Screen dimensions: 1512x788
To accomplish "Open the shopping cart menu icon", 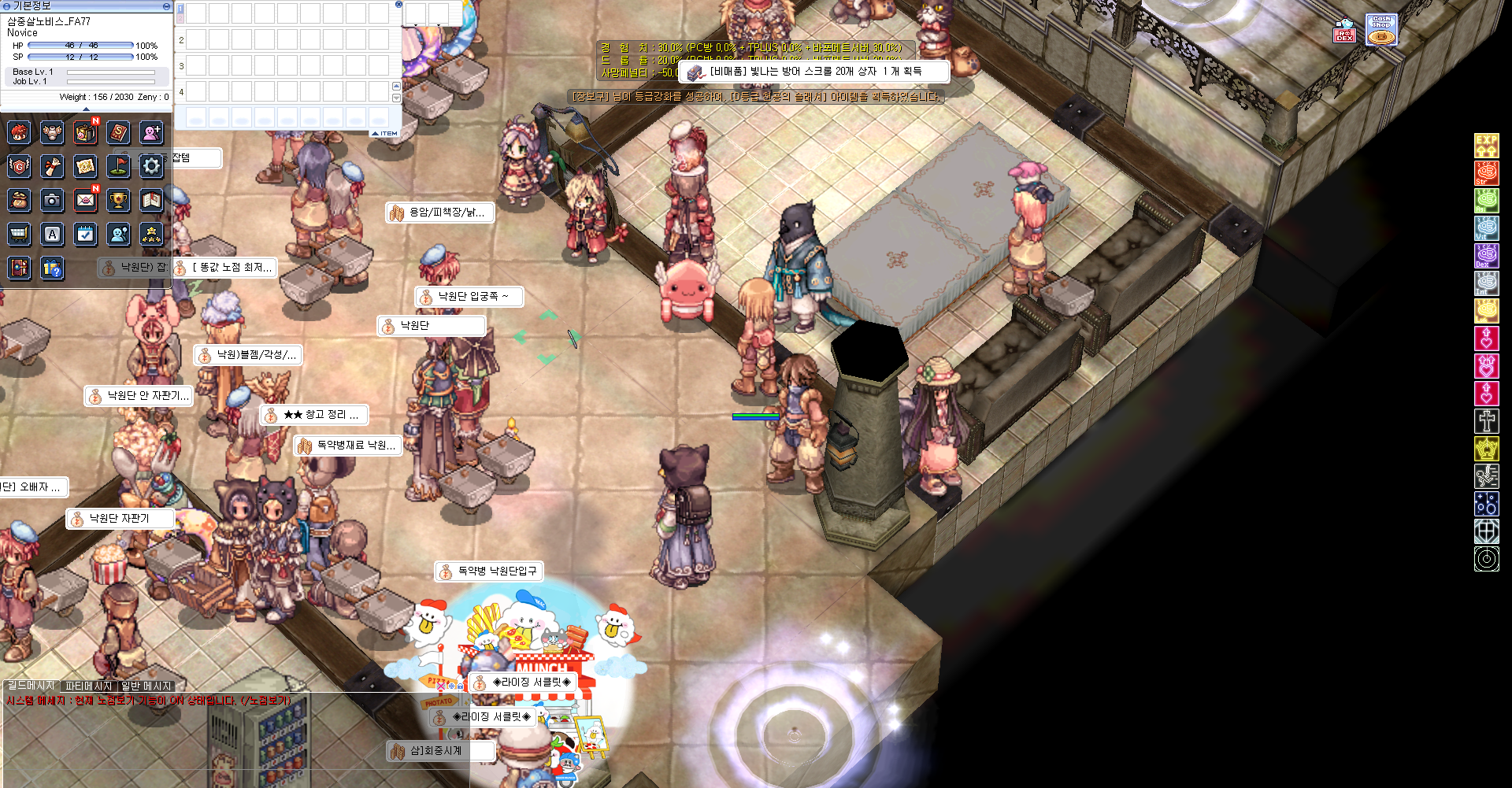I will (x=19, y=234).
